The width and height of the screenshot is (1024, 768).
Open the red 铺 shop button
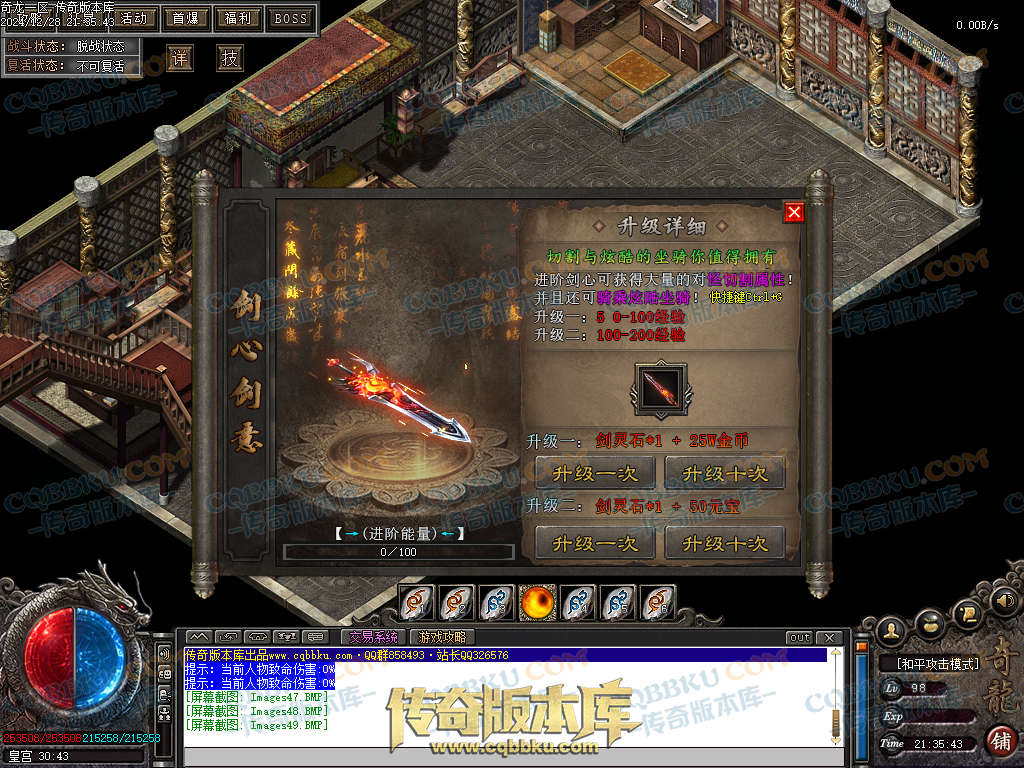click(x=1000, y=740)
